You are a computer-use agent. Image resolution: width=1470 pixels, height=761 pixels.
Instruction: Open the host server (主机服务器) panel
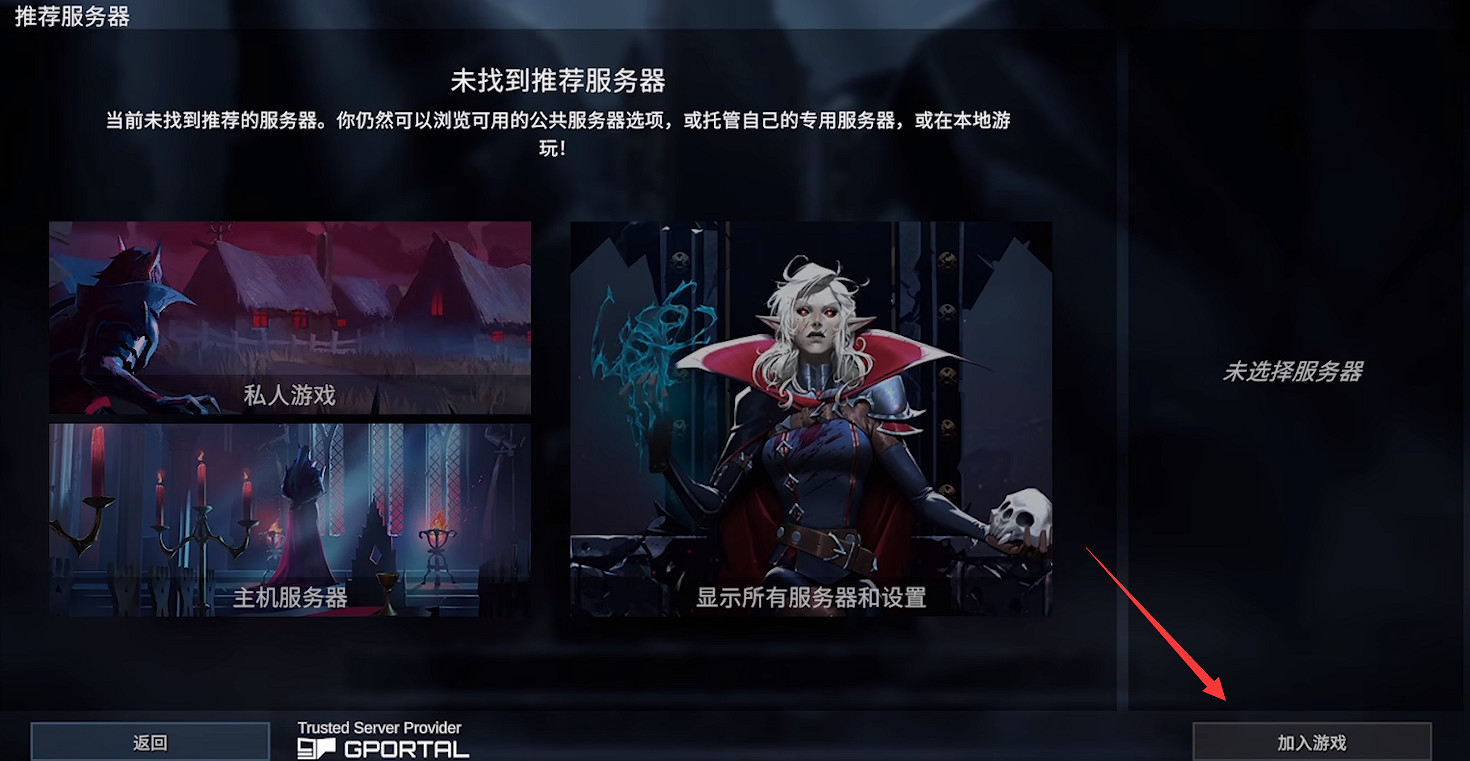pyautogui.click(x=290, y=518)
